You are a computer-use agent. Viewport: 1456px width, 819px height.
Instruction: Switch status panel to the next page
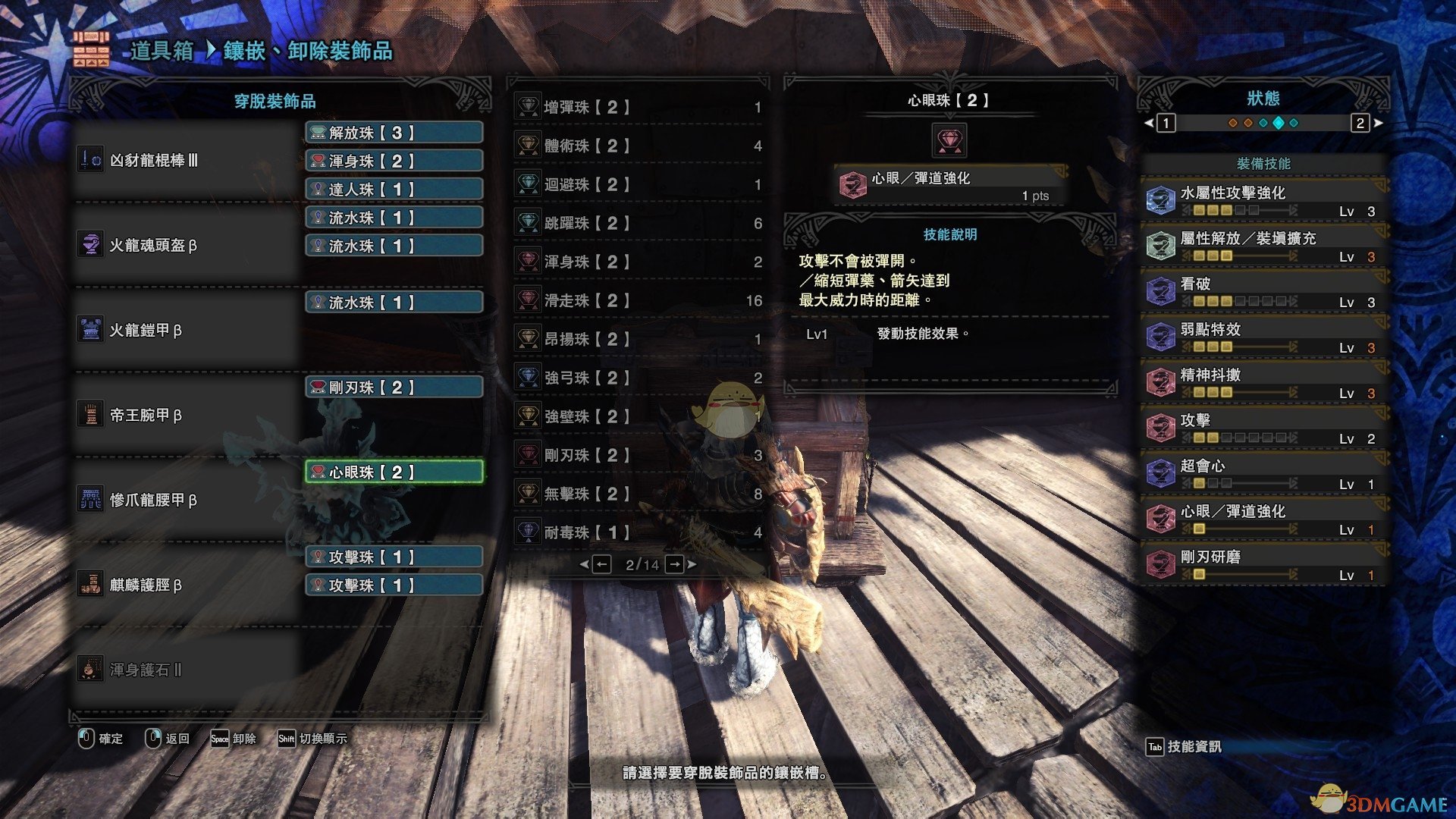click(x=1360, y=123)
